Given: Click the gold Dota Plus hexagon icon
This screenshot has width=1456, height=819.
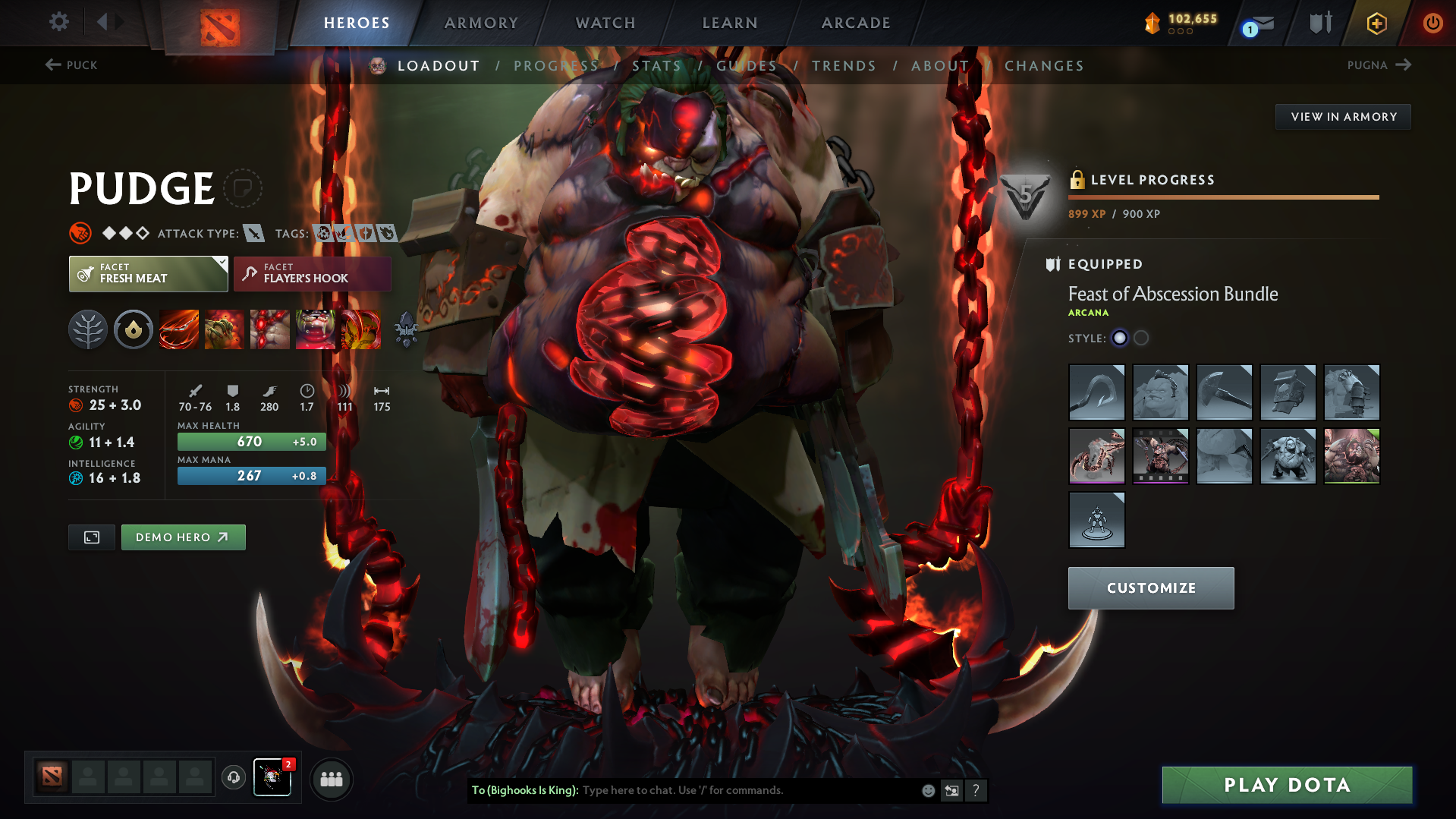Looking at the screenshot, I should click(x=1376, y=23).
